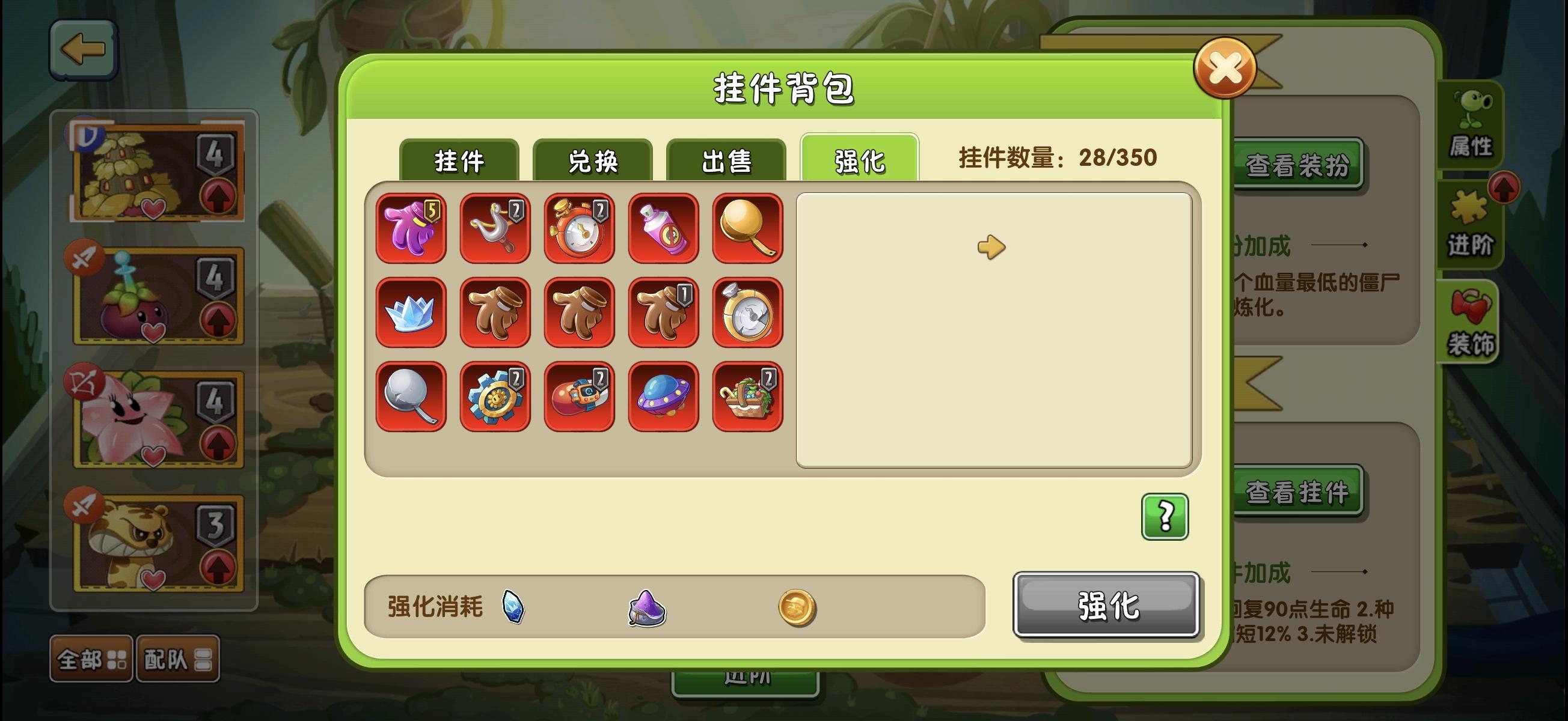The height and width of the screenshot is (721, 1568).
Task: Switch to the 兑换 tab
Action: click(592, 161)
